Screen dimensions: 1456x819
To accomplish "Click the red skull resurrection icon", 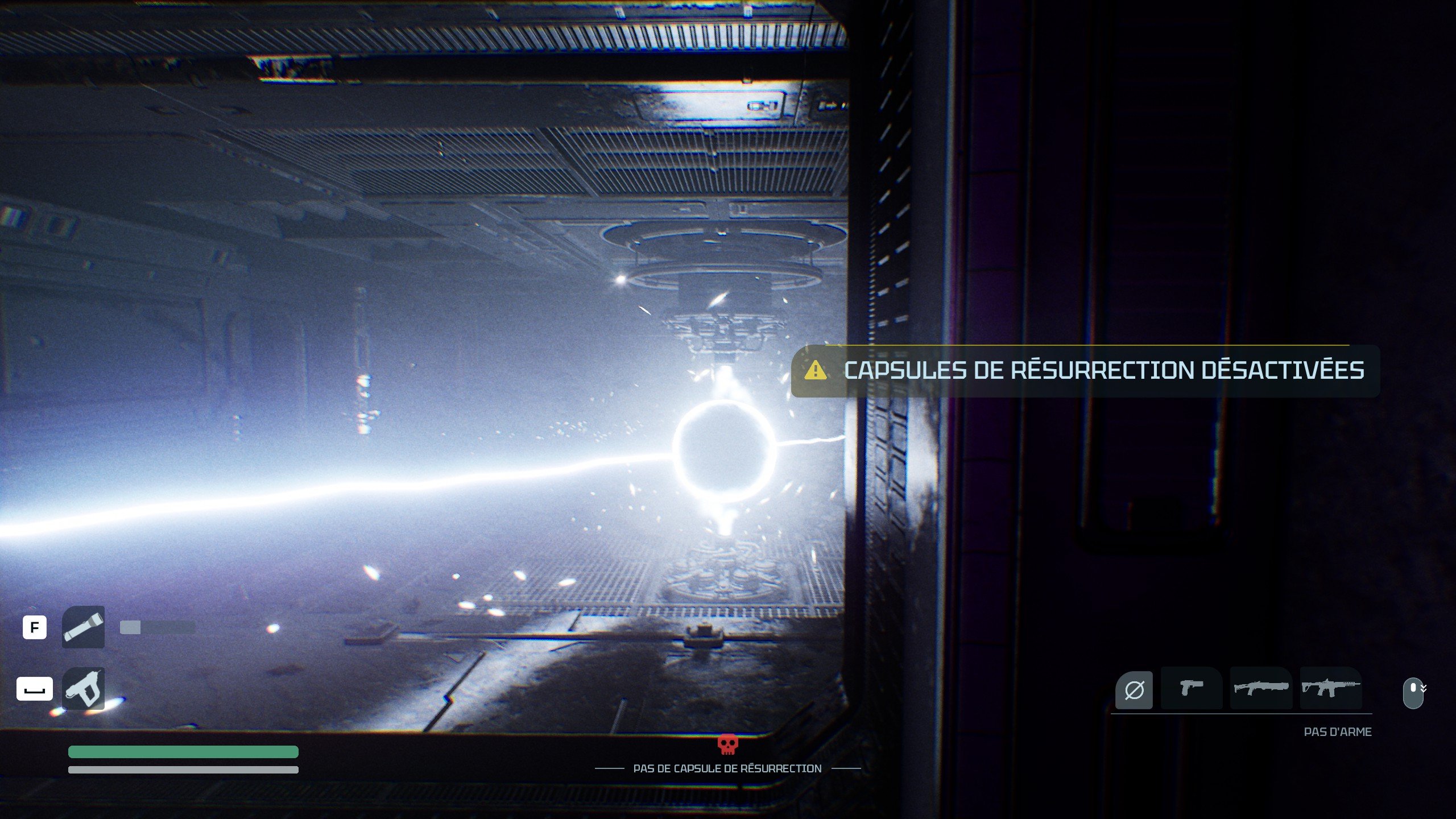I will point(727,744).
